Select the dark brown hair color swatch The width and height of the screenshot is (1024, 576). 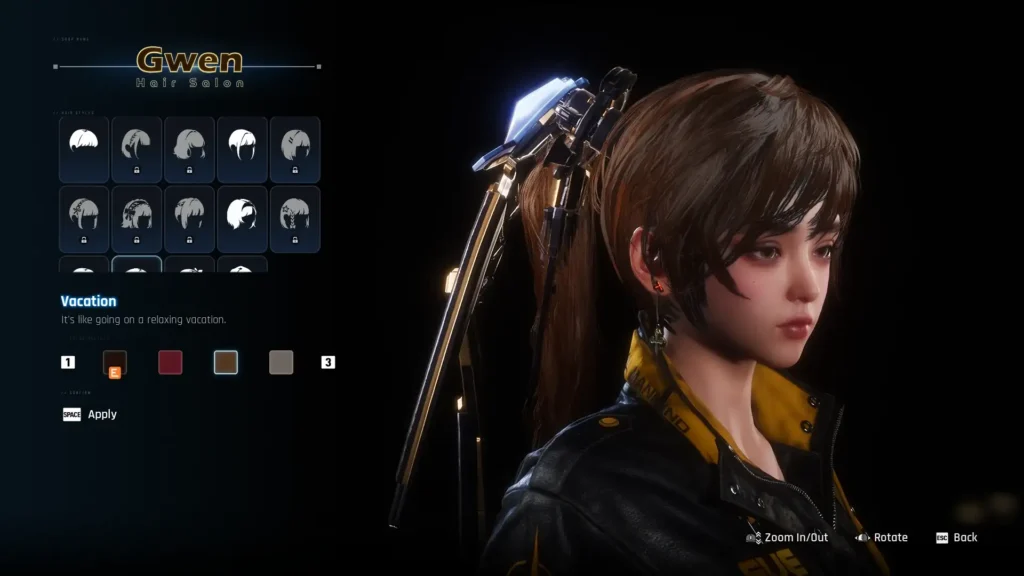pos(114,362)
